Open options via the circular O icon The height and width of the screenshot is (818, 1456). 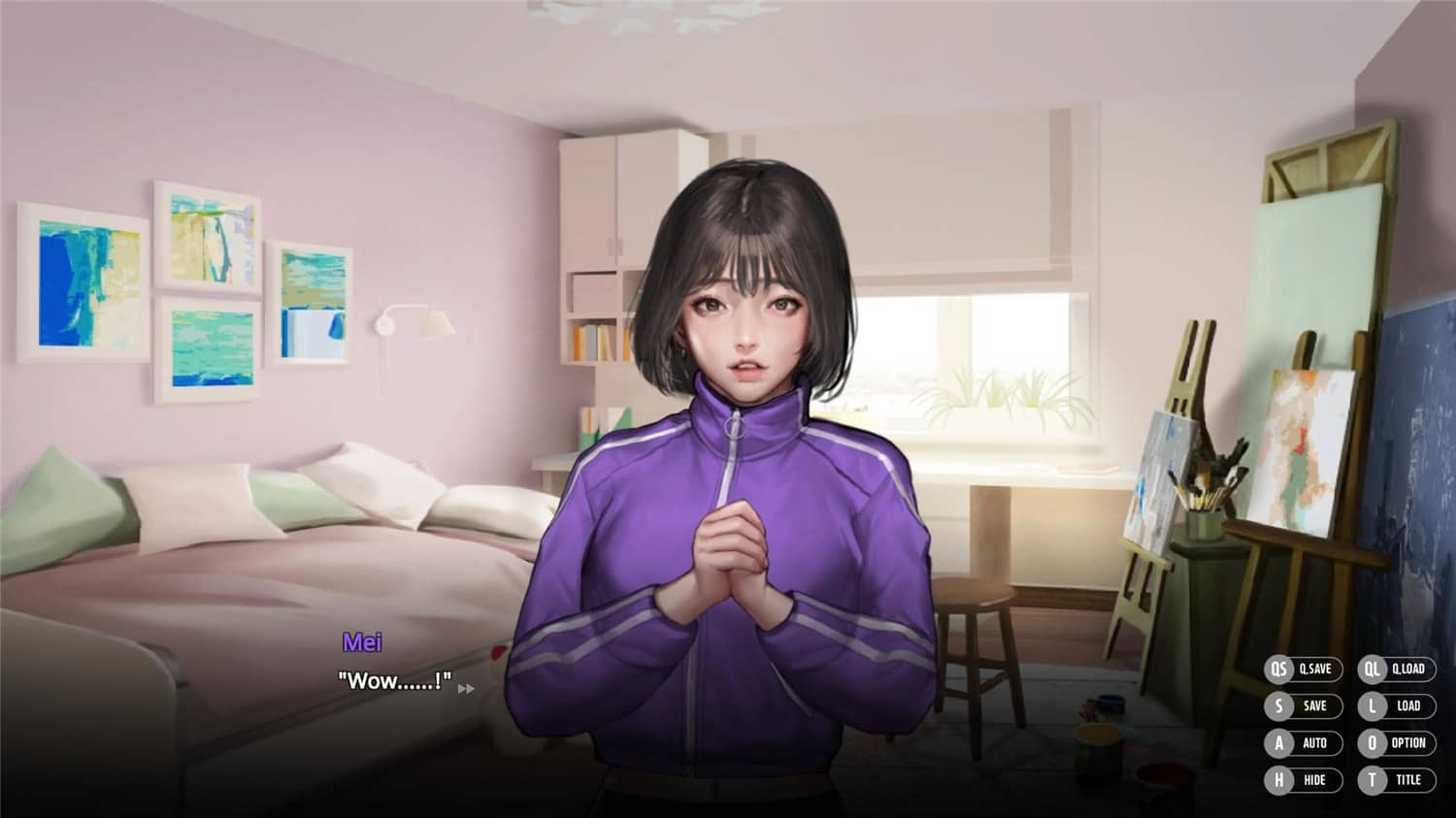[x=1373, y=743]
